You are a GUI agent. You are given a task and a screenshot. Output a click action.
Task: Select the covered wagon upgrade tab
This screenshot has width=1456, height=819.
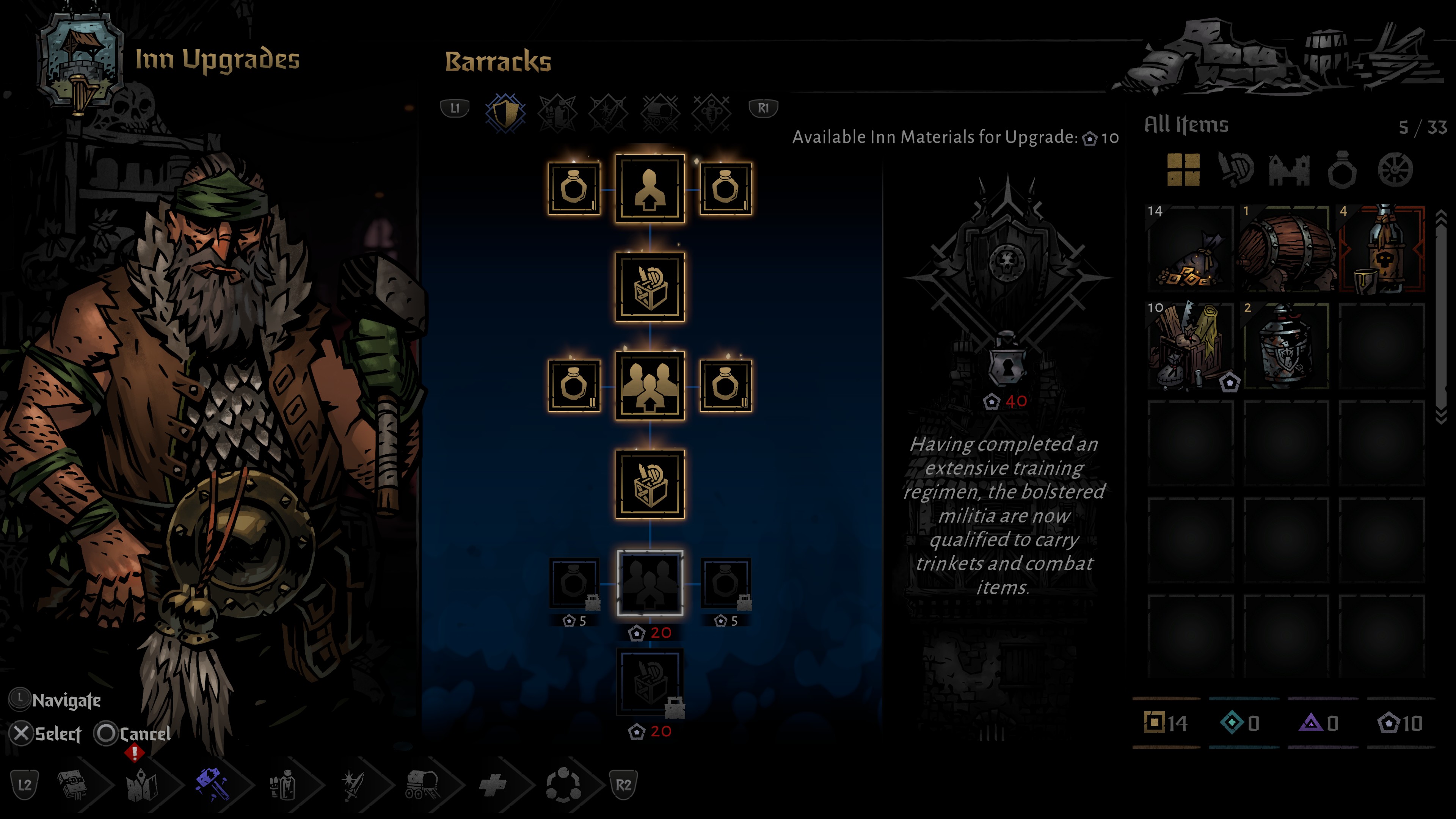point(660,113)
